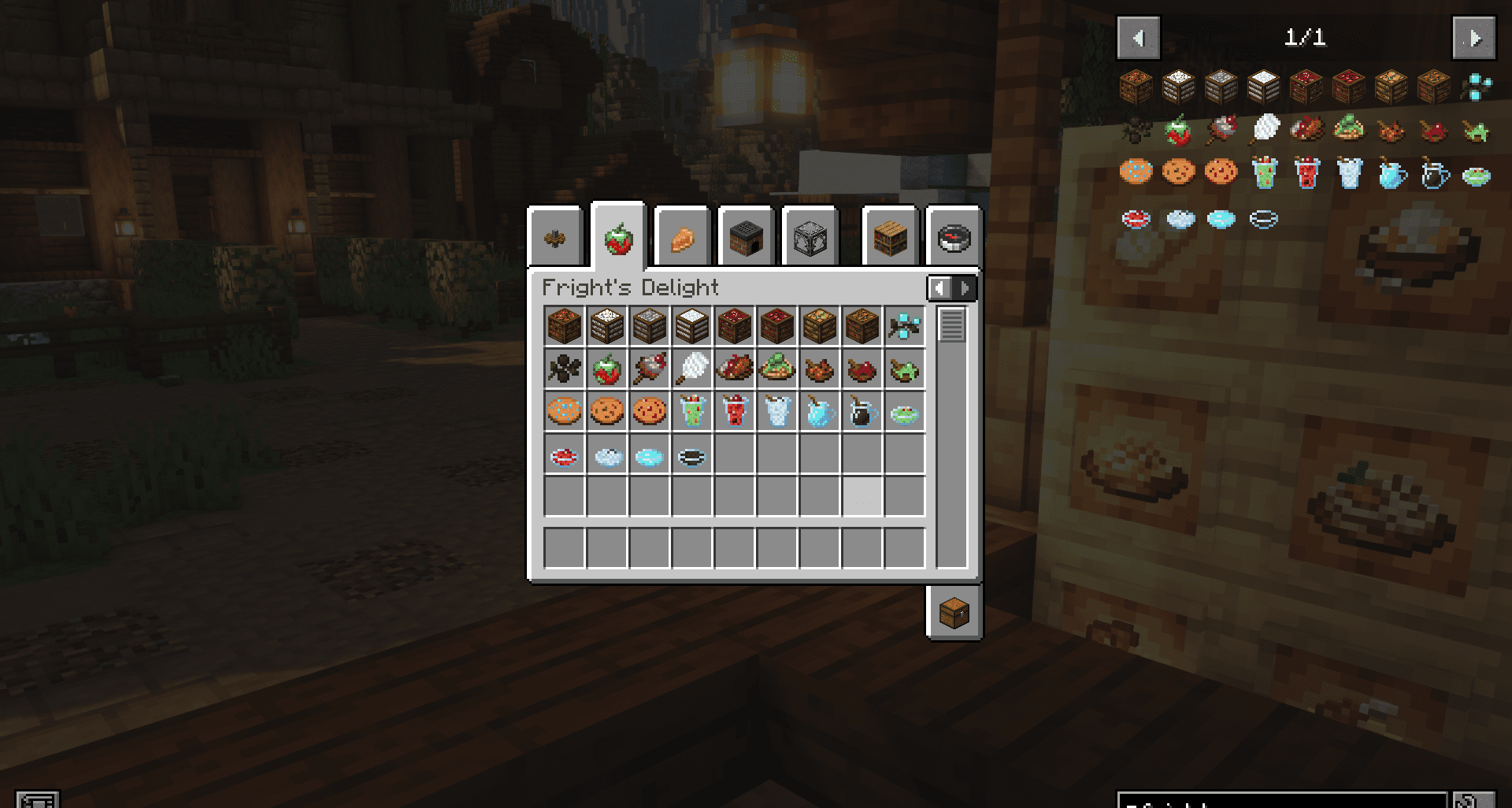The image size is (1512, 808).
Task: Pick the blueberry branch item top right
Action: tap(906, 326)
